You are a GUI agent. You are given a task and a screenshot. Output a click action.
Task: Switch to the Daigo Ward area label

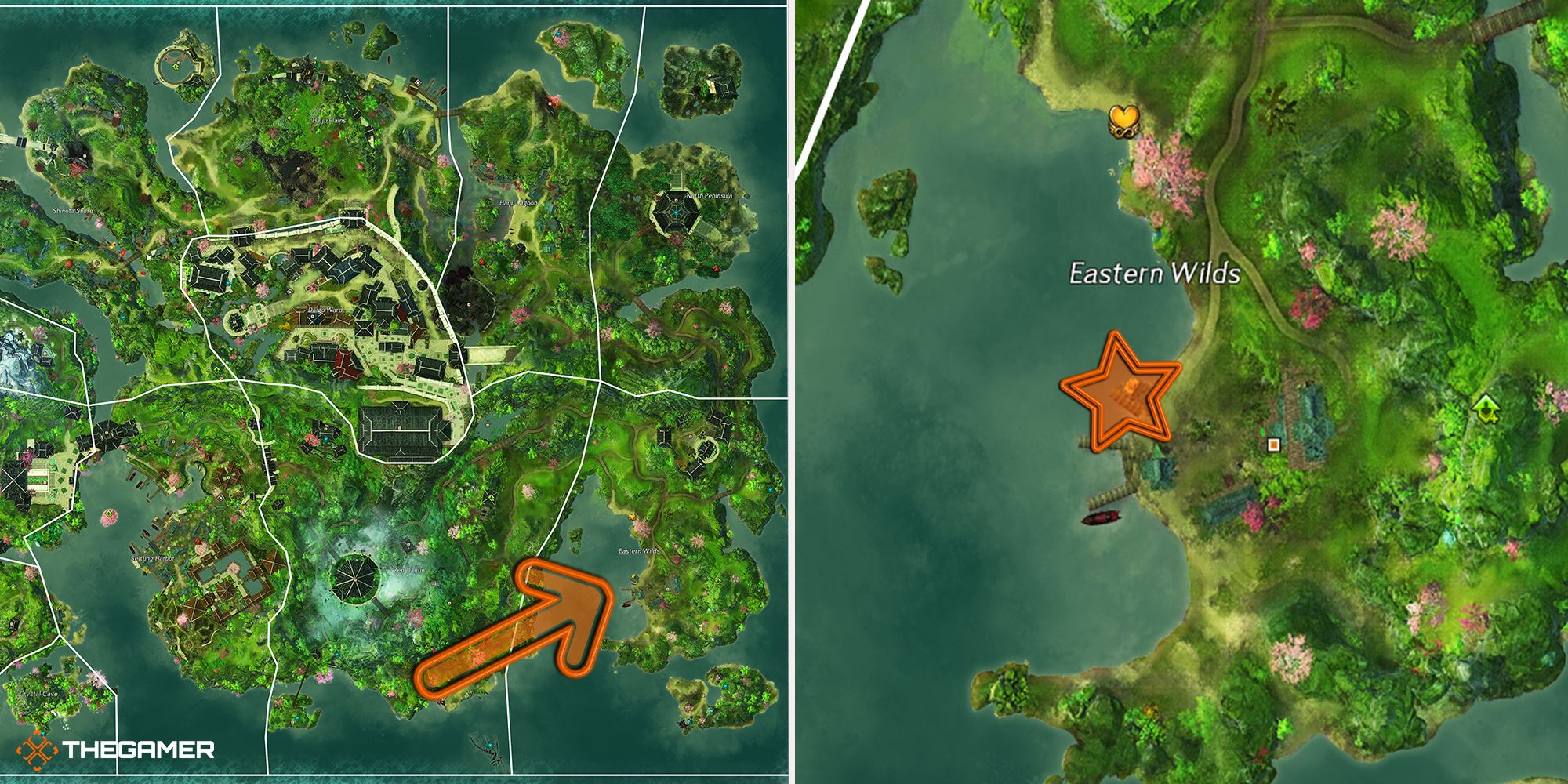click(325, 310)
